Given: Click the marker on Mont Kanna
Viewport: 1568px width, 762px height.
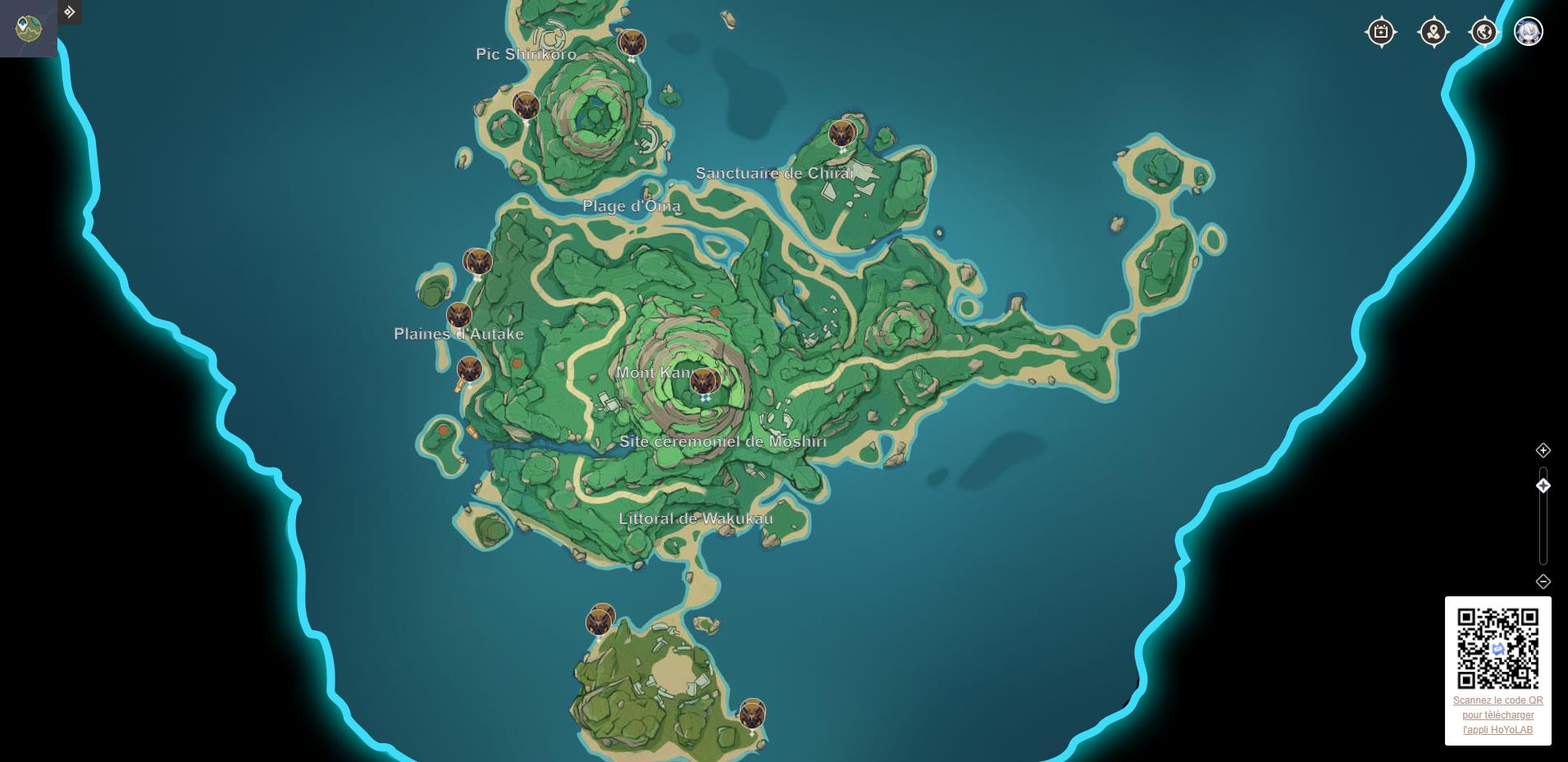Looking at the screenshot, I should click(x=704, y=380).
